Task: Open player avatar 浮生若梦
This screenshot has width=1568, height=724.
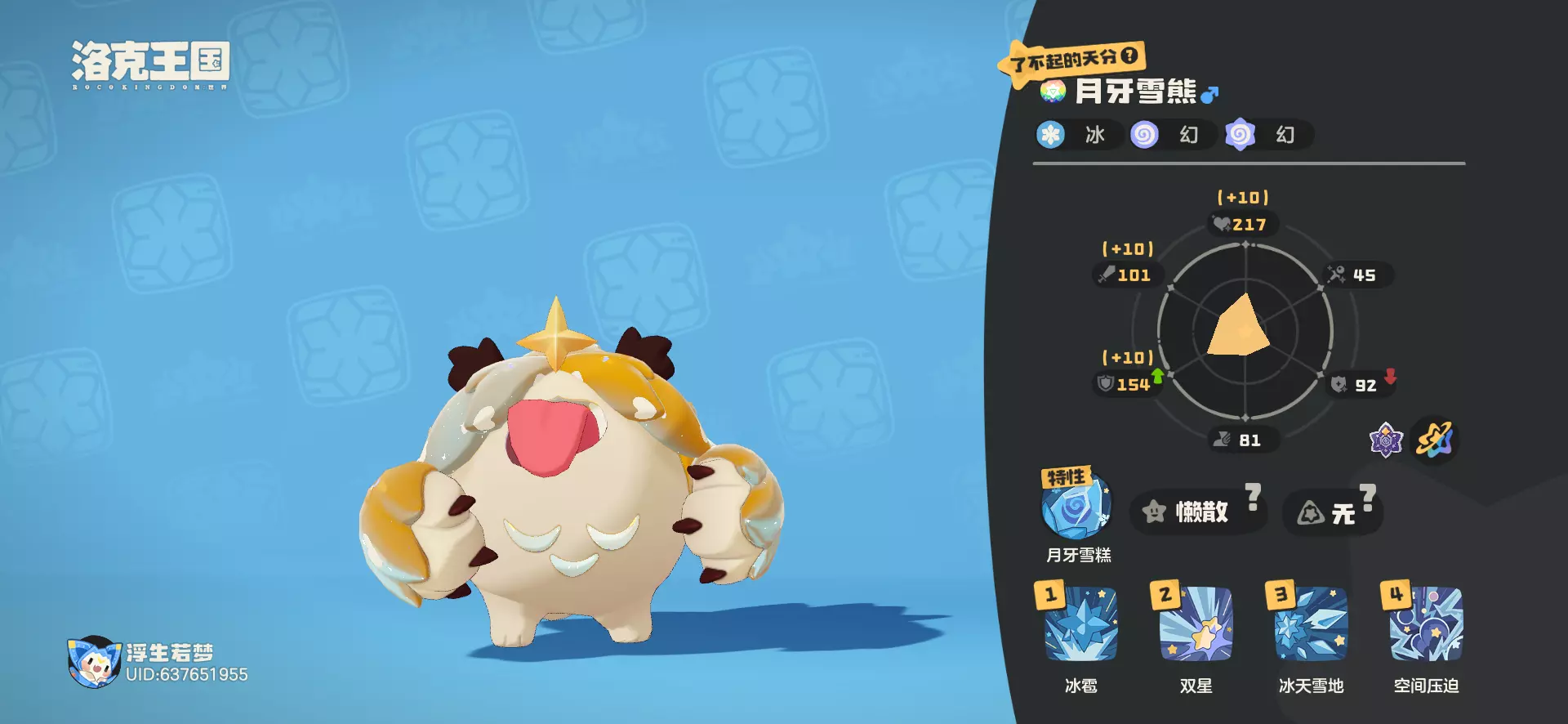Action: 93,662
